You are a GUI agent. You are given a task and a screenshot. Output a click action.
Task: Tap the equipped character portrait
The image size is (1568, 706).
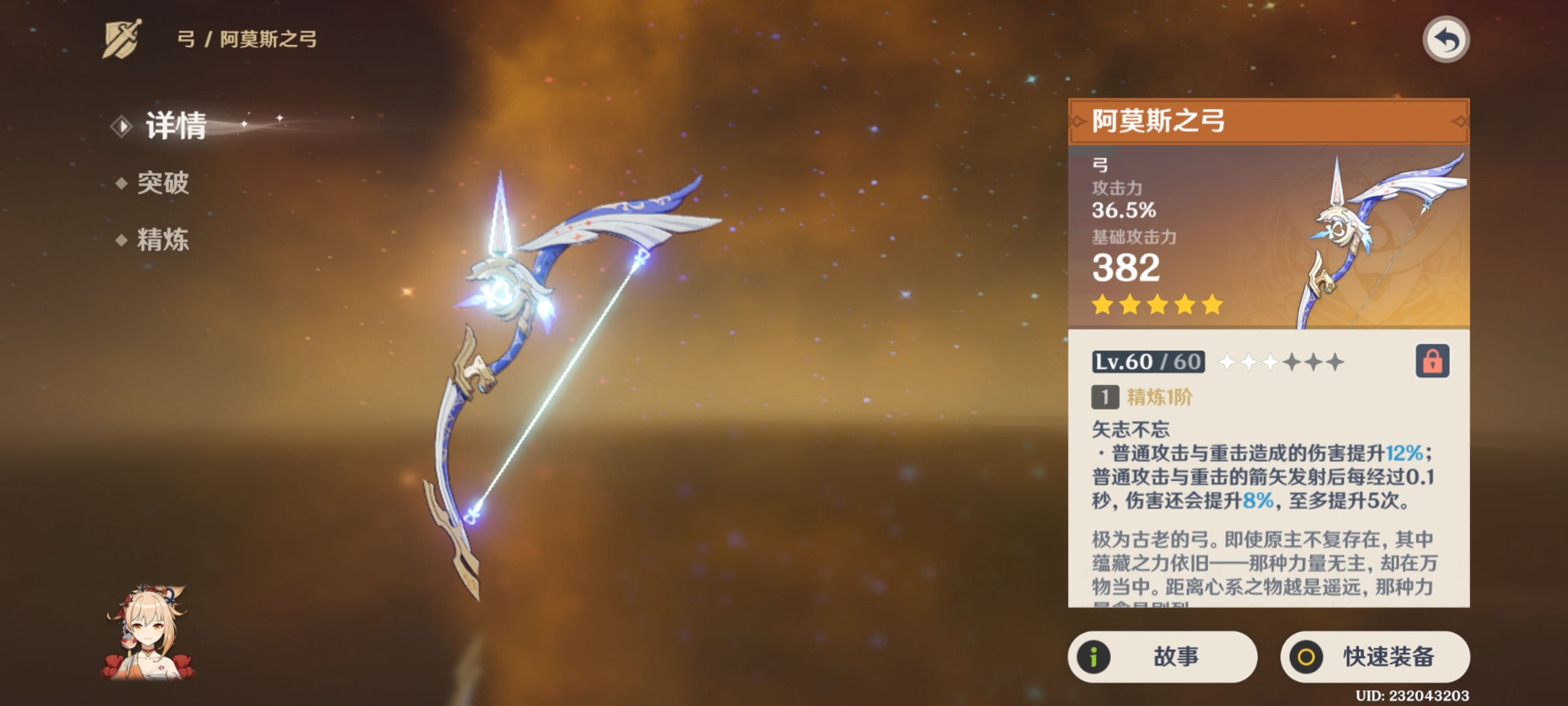click(x=149, y=633)
